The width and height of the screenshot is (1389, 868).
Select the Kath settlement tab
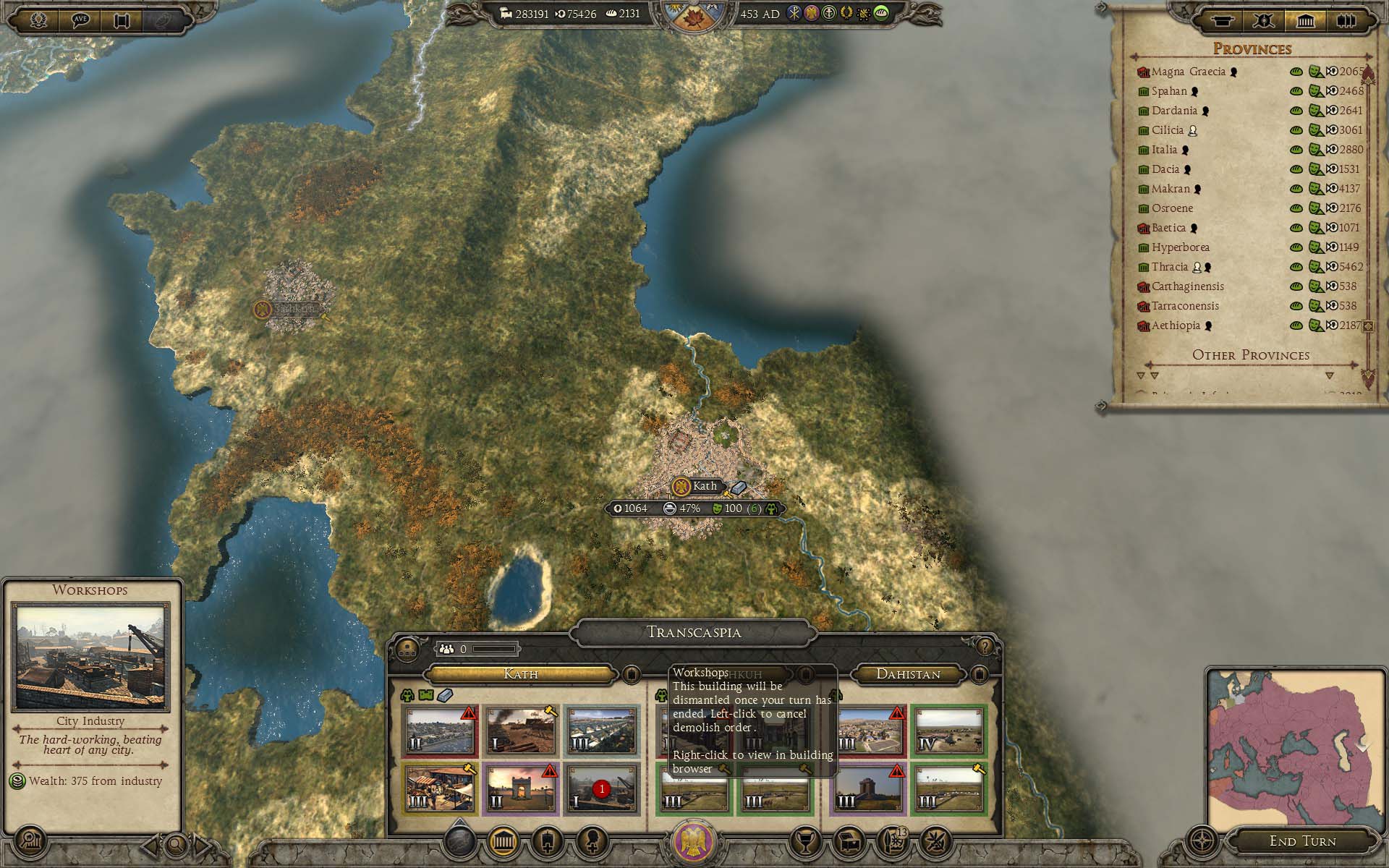[x=520, y=674]
